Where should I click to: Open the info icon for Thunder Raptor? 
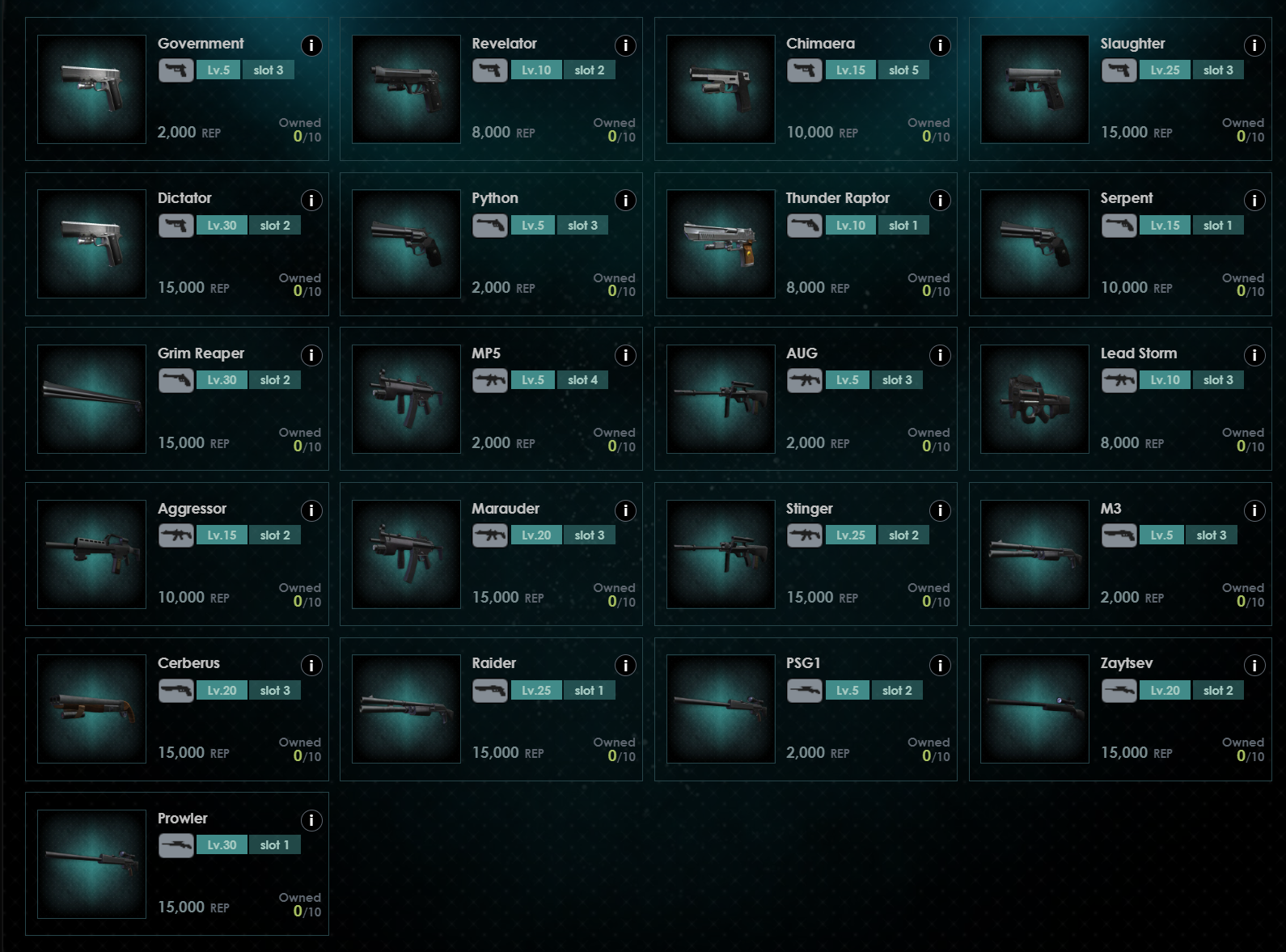(939, 201)
